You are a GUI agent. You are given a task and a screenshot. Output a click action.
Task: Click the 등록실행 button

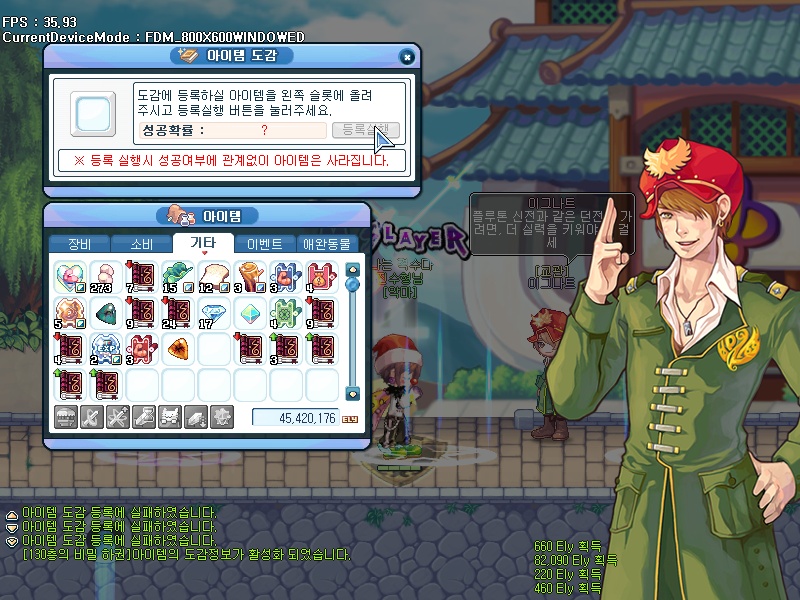coord(366,130)
